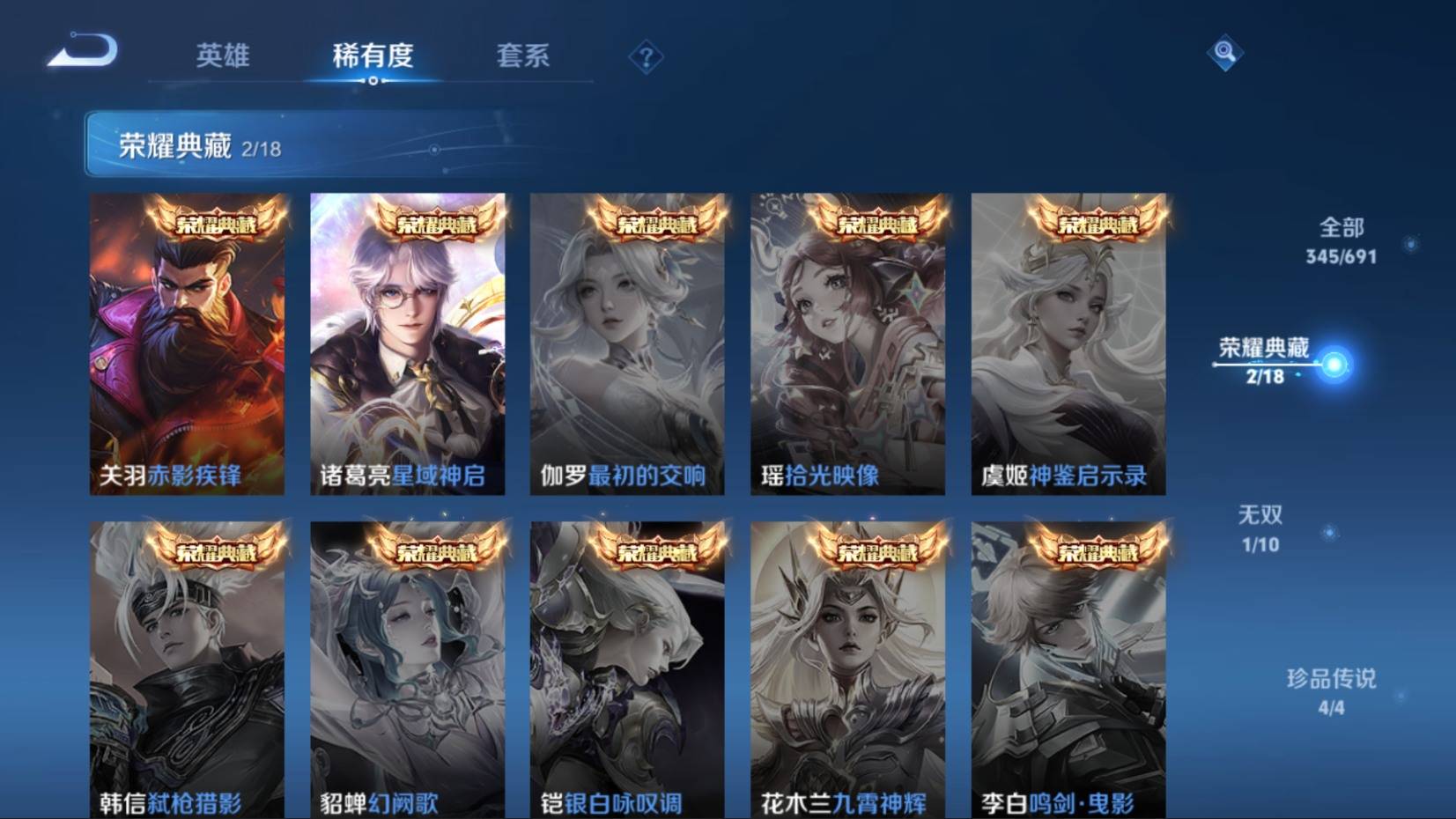Viewport: 1456px width, 819px height.
Task: Select the 稀有度 tab
Action: (373, 55)
